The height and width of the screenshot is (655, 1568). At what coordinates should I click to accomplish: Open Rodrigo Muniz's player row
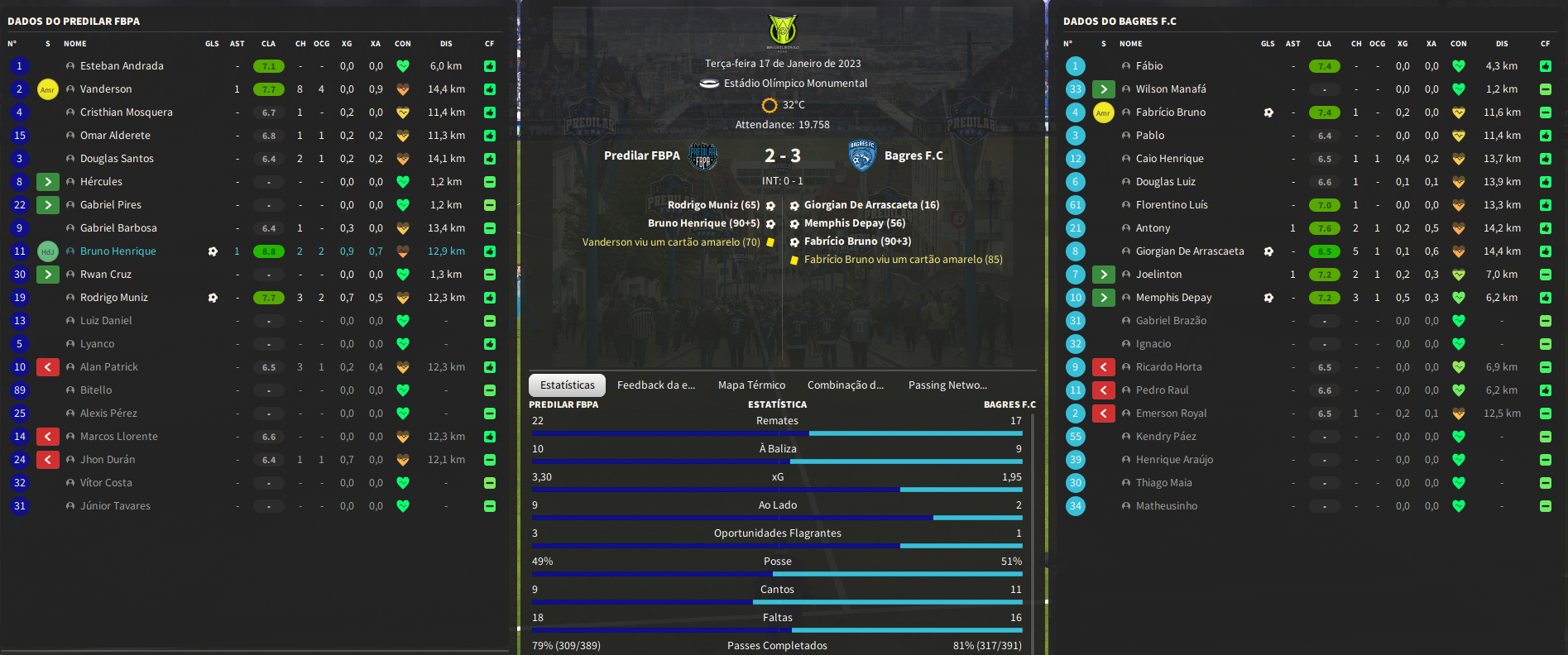pos(114,298)
